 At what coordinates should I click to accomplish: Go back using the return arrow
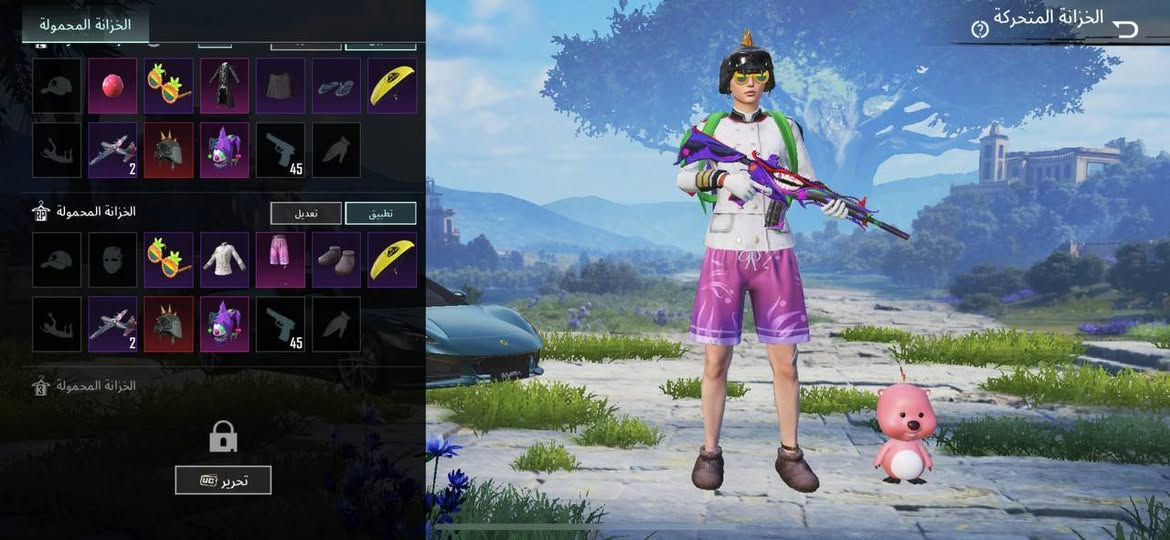1126,27
